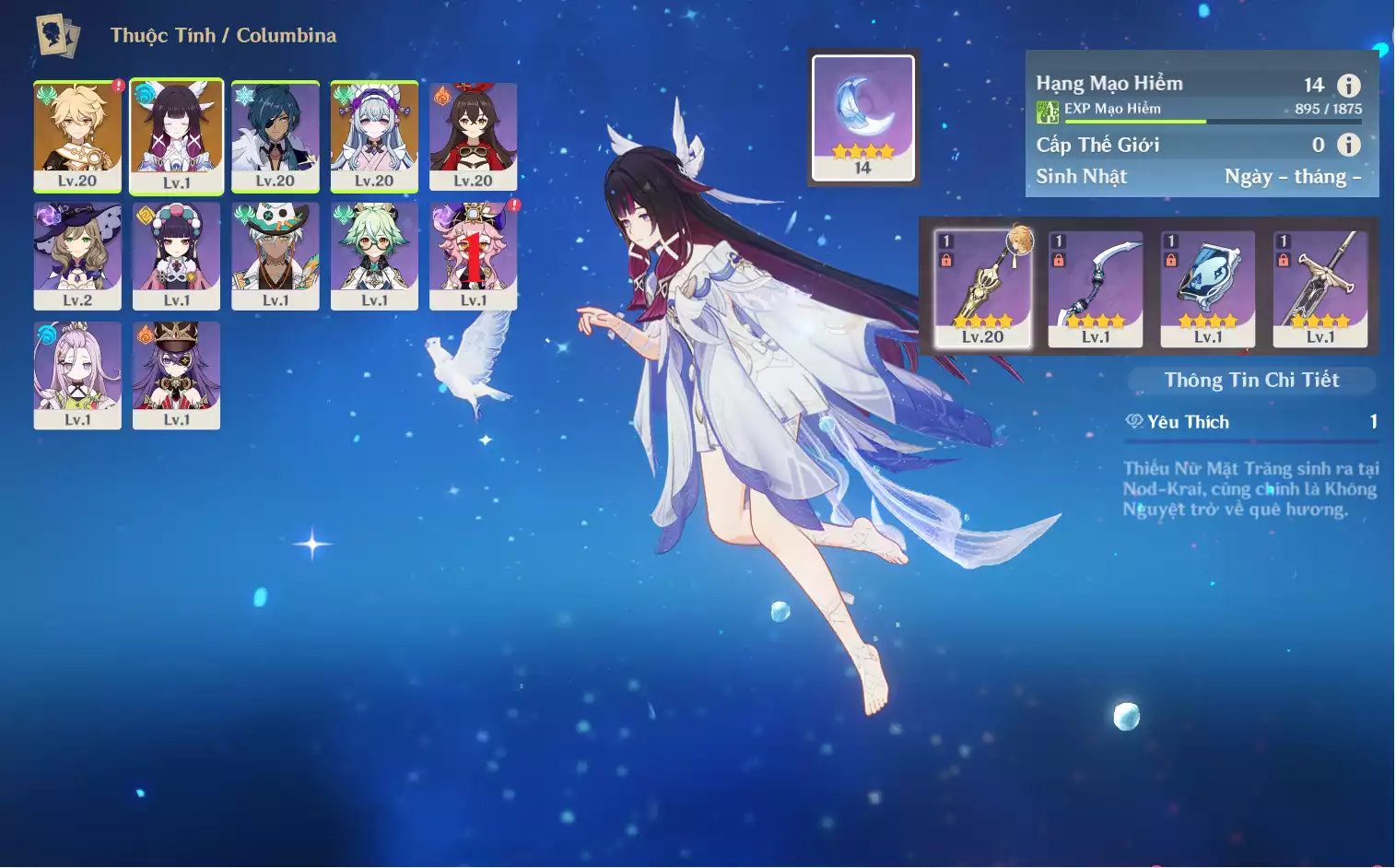Open Thông Tin Chi Tiết details
Screen dimensions: 1396x868
tap(1250, 380)
